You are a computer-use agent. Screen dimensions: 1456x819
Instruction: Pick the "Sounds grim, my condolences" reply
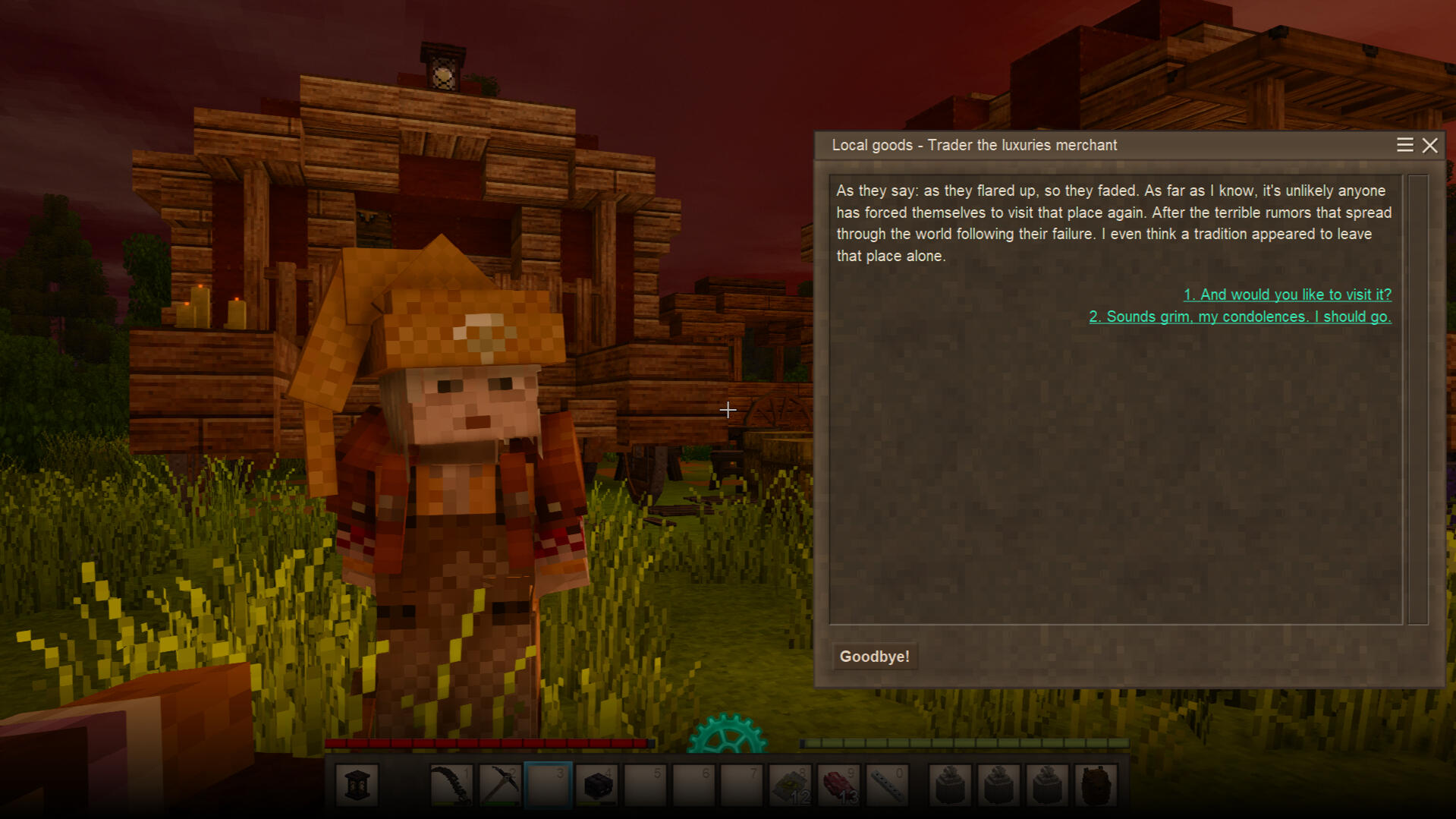pos(1240,317)
